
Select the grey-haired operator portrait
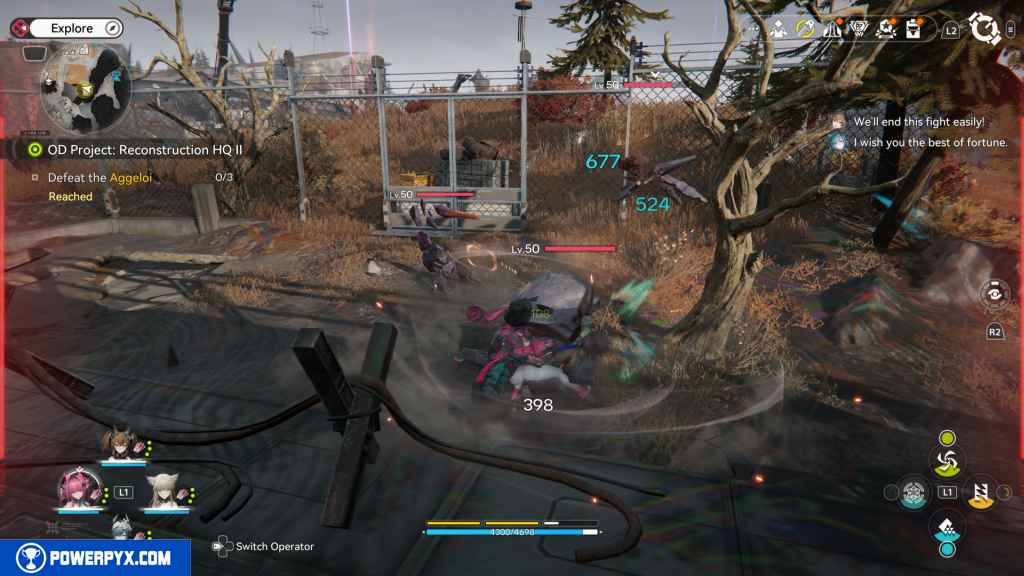pos(121,527)
